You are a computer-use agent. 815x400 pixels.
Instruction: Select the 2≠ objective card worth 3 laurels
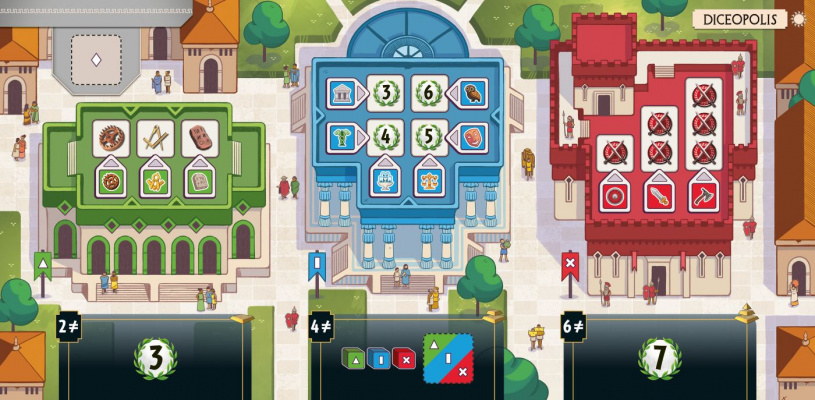[x=156, y=356]
